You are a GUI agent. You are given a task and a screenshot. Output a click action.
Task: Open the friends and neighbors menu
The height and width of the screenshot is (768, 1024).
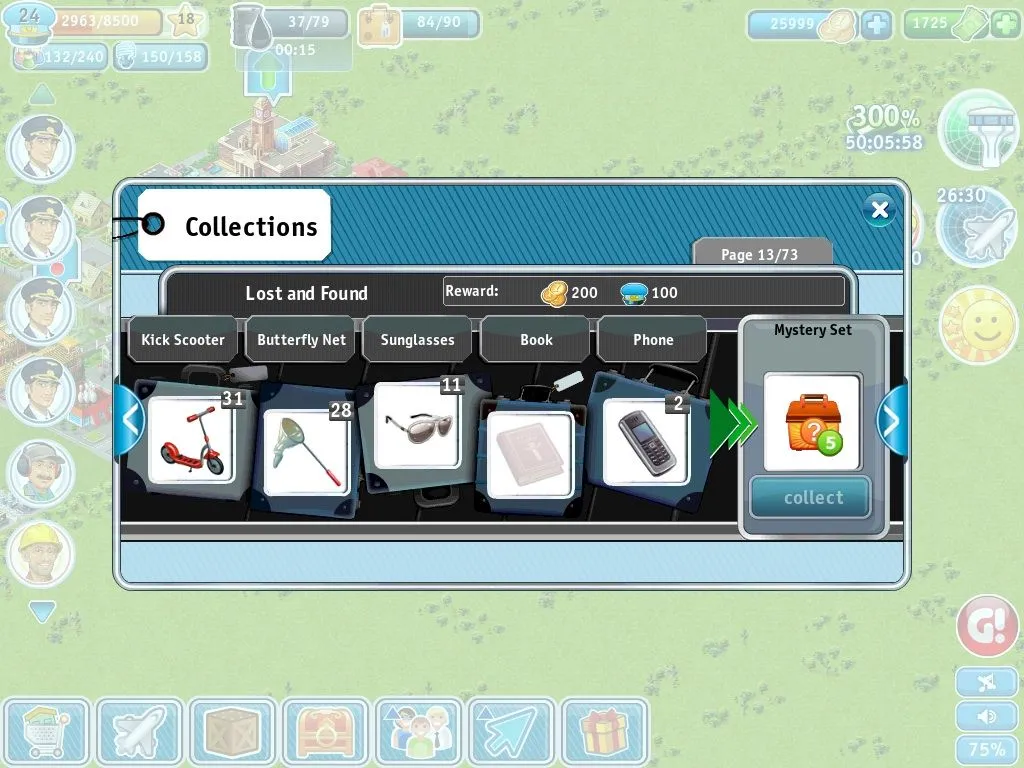418,733
